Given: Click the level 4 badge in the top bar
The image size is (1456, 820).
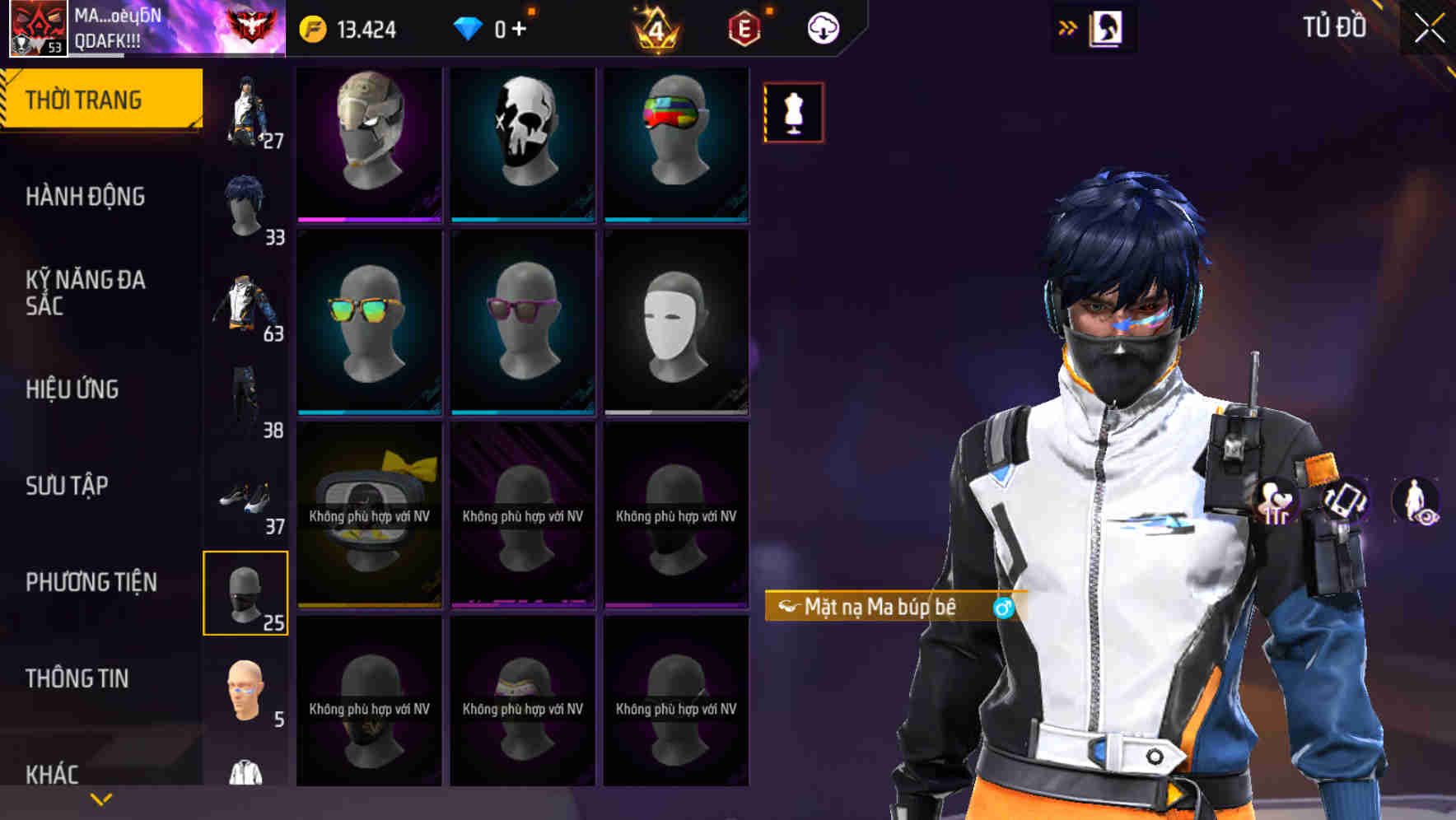Looking at the screenshot, I should click(x=659, y=27).
